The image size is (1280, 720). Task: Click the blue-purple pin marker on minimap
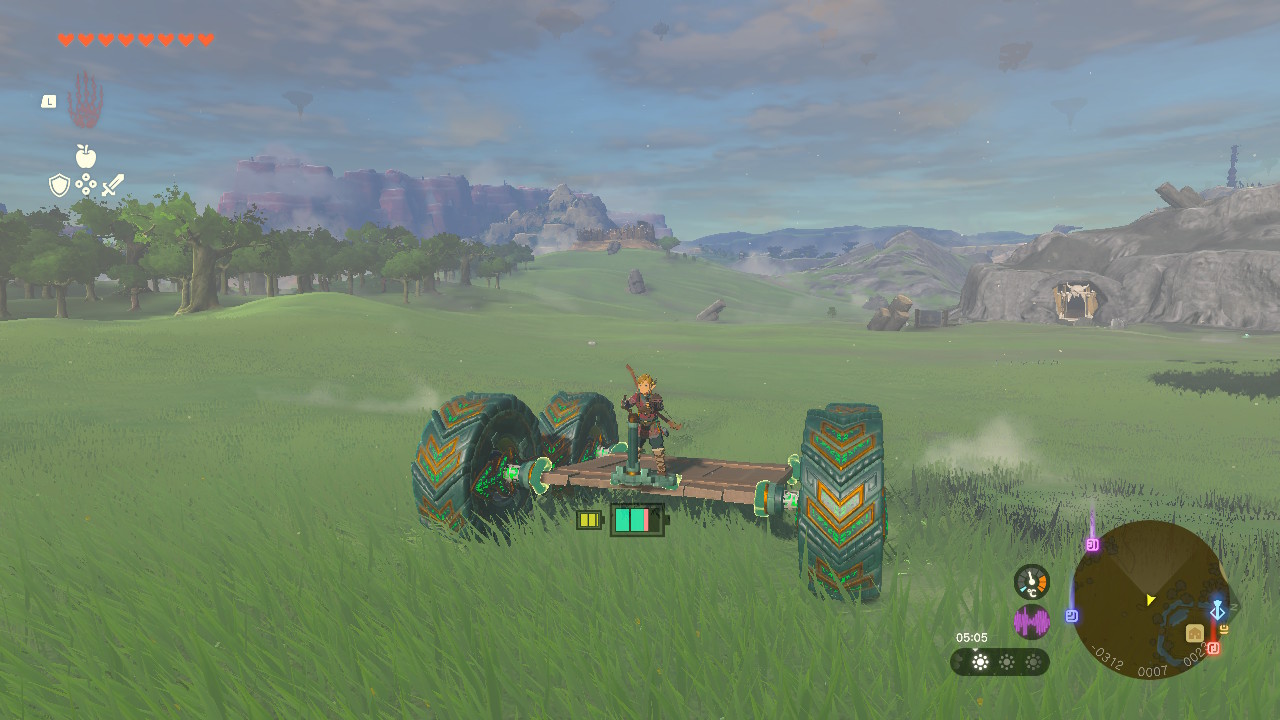coord(1072,616)
